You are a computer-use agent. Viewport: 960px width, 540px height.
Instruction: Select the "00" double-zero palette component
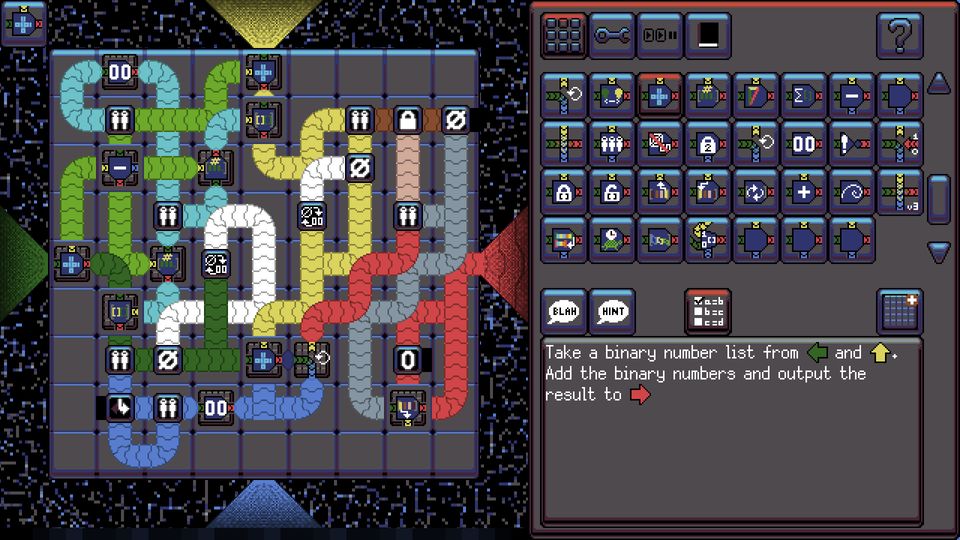point(804,143)
